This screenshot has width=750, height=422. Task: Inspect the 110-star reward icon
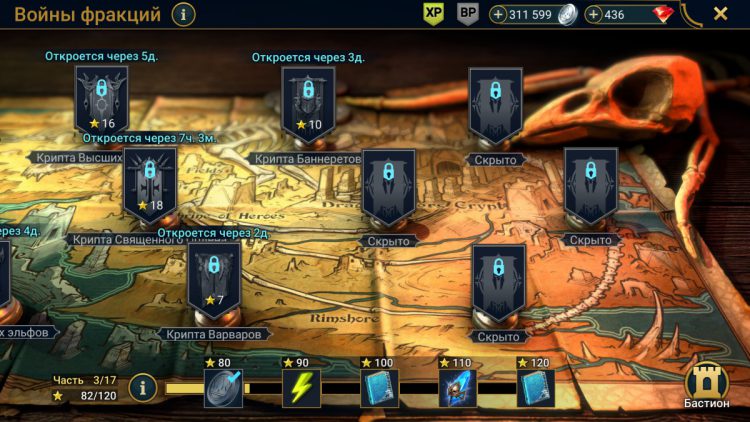click(x=457, y=388)
